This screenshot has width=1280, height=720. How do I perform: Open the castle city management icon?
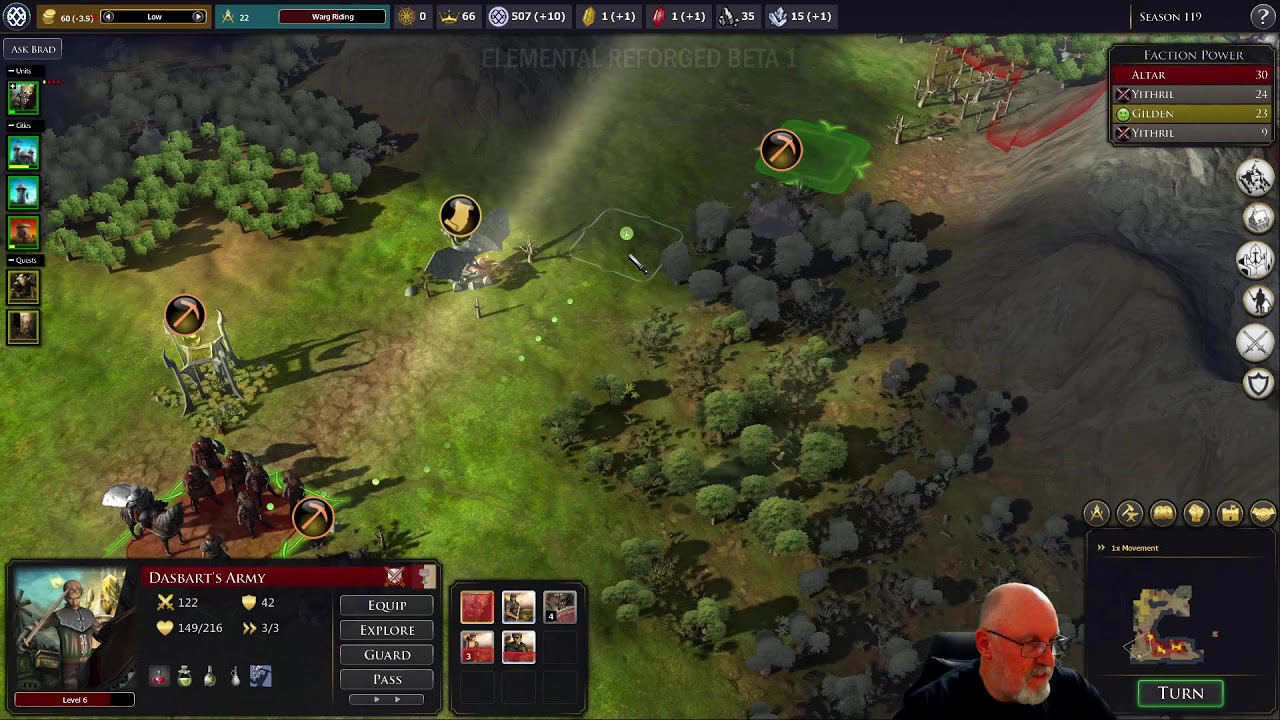pos(1228,513)
